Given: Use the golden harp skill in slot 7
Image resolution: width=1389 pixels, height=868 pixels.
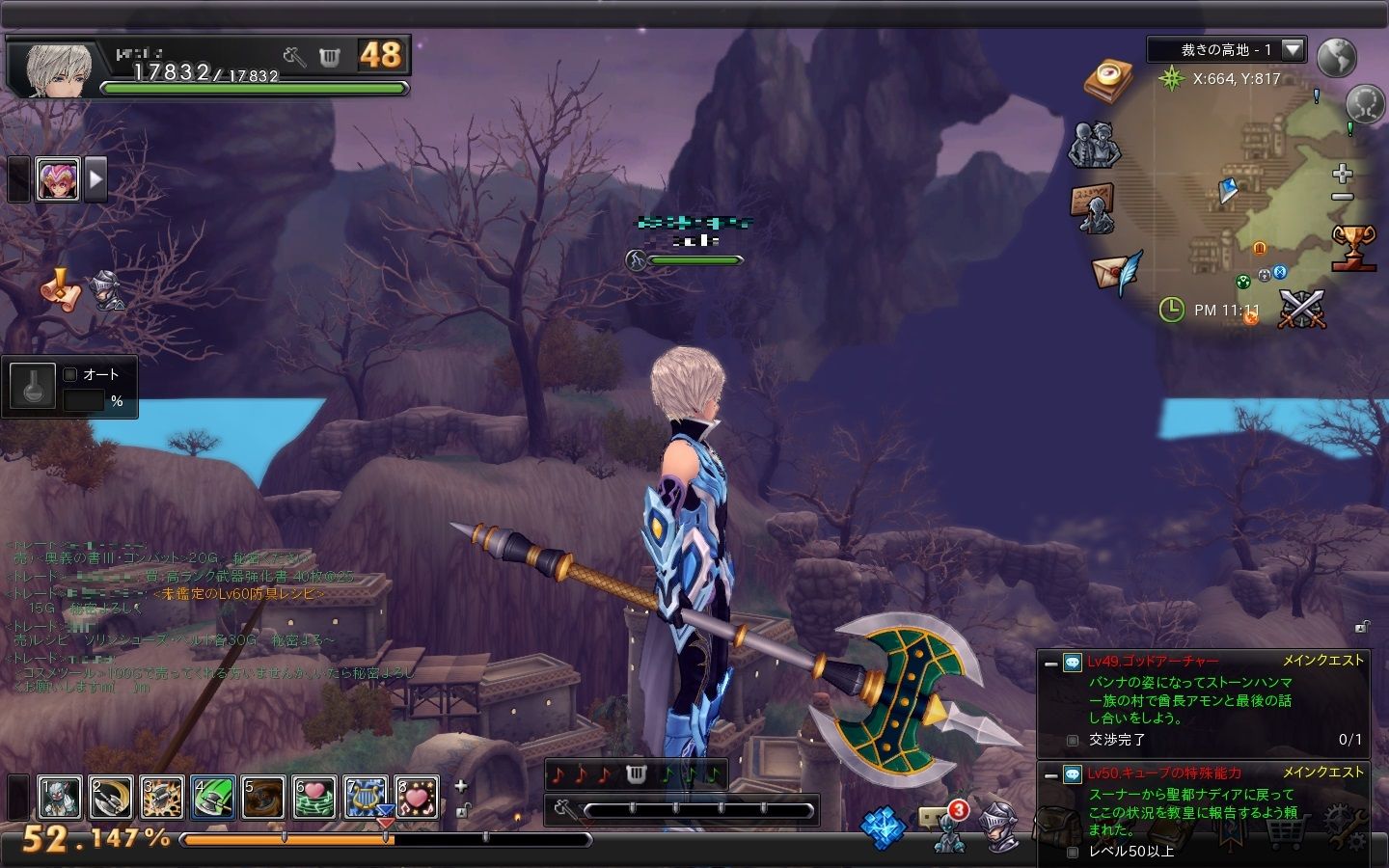Looking at the screenshot, I should [x=366, y=798].
